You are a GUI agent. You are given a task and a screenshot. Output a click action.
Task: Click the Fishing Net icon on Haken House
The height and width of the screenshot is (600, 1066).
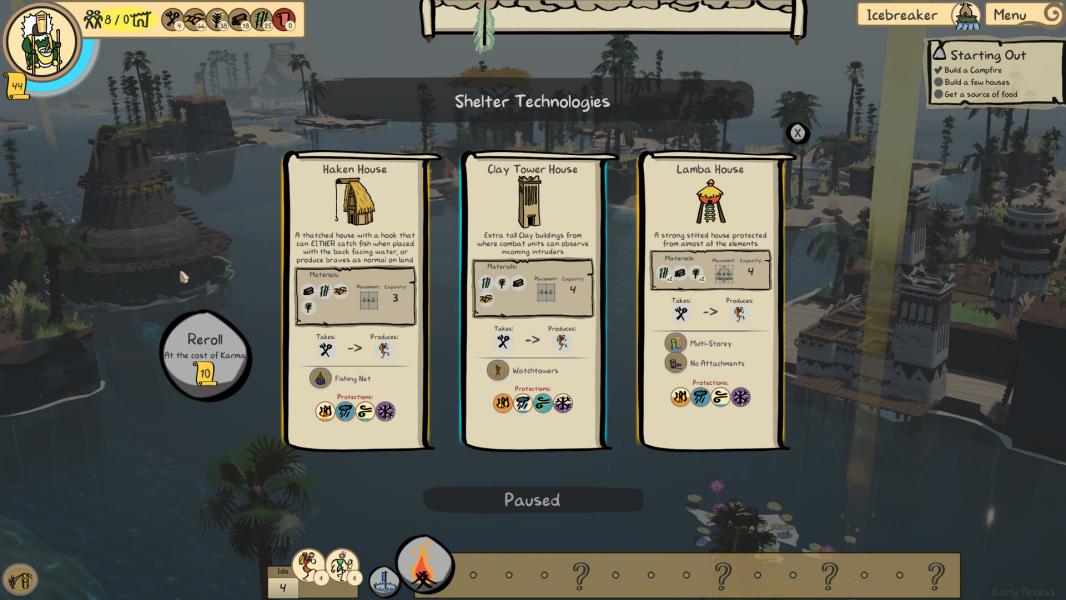click(x=320, y=379)
